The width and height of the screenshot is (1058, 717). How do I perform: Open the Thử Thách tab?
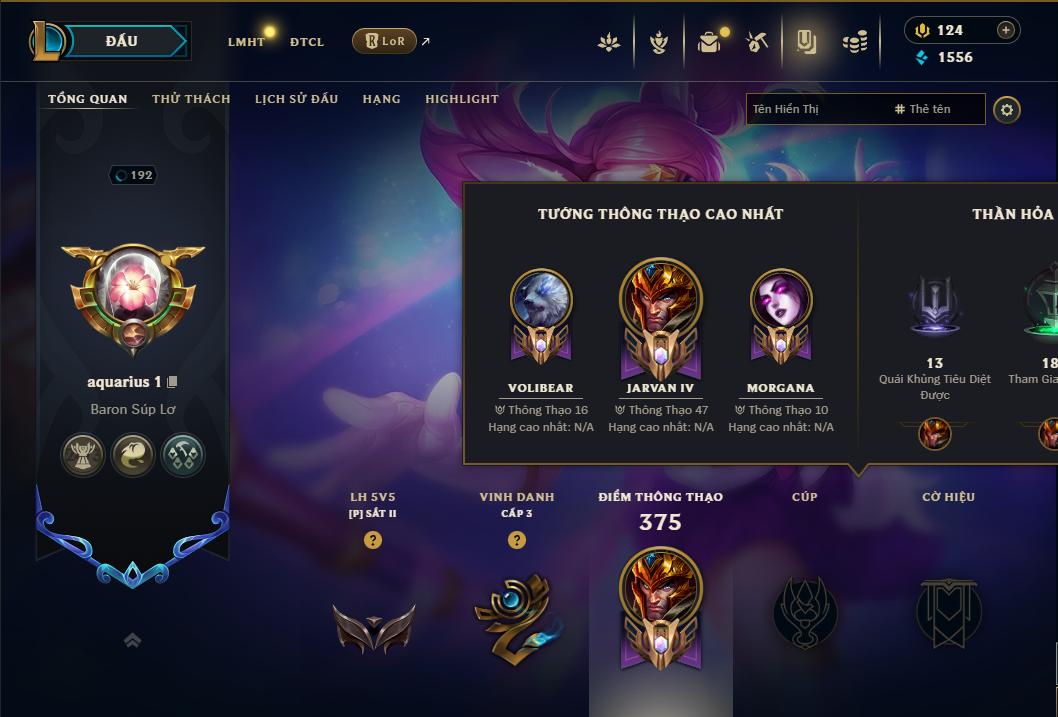pyautogui.click(x=191, y=99)
